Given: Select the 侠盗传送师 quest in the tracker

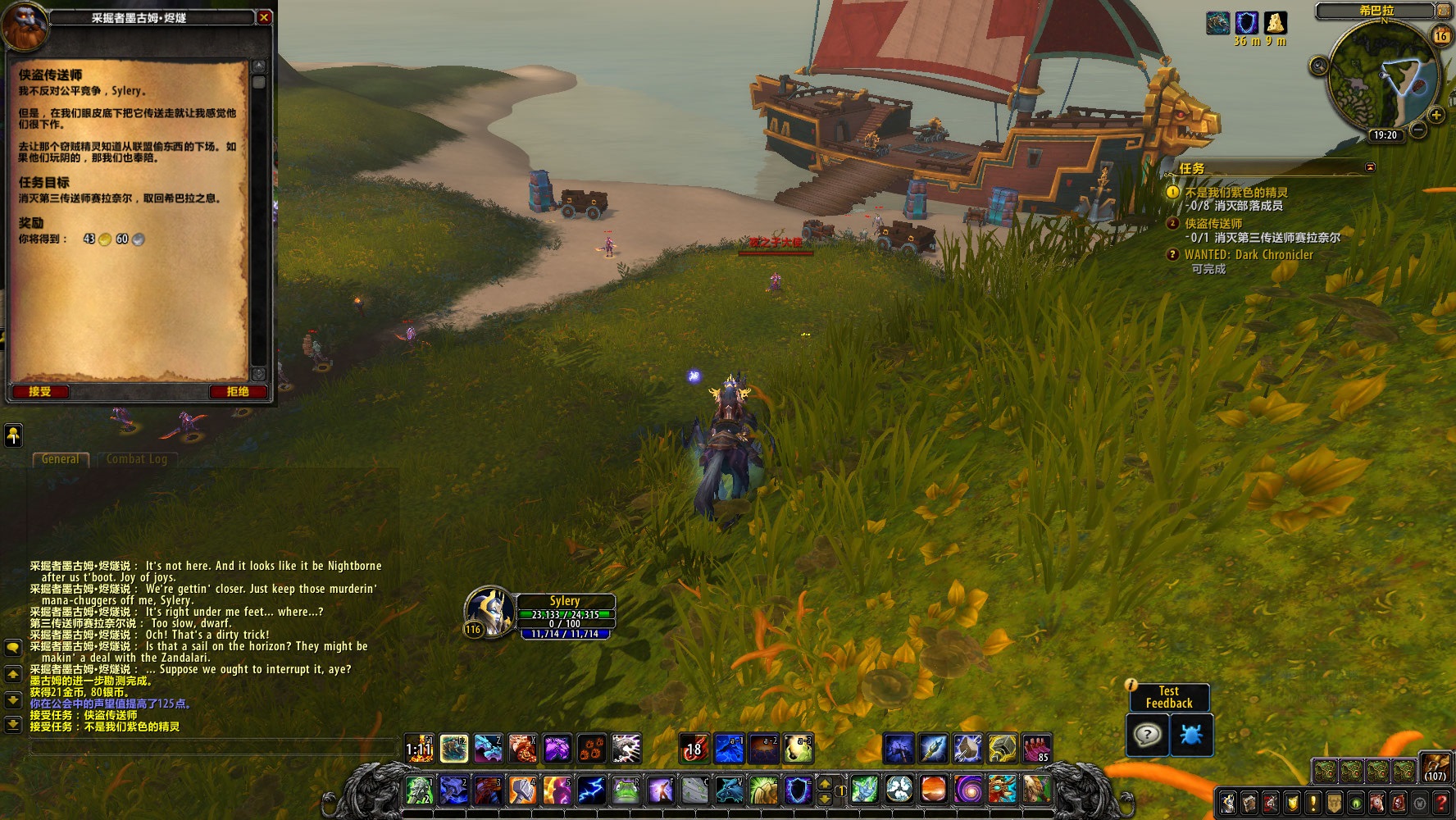Looking at the screenshot, I should click(x=1213, y=224).
